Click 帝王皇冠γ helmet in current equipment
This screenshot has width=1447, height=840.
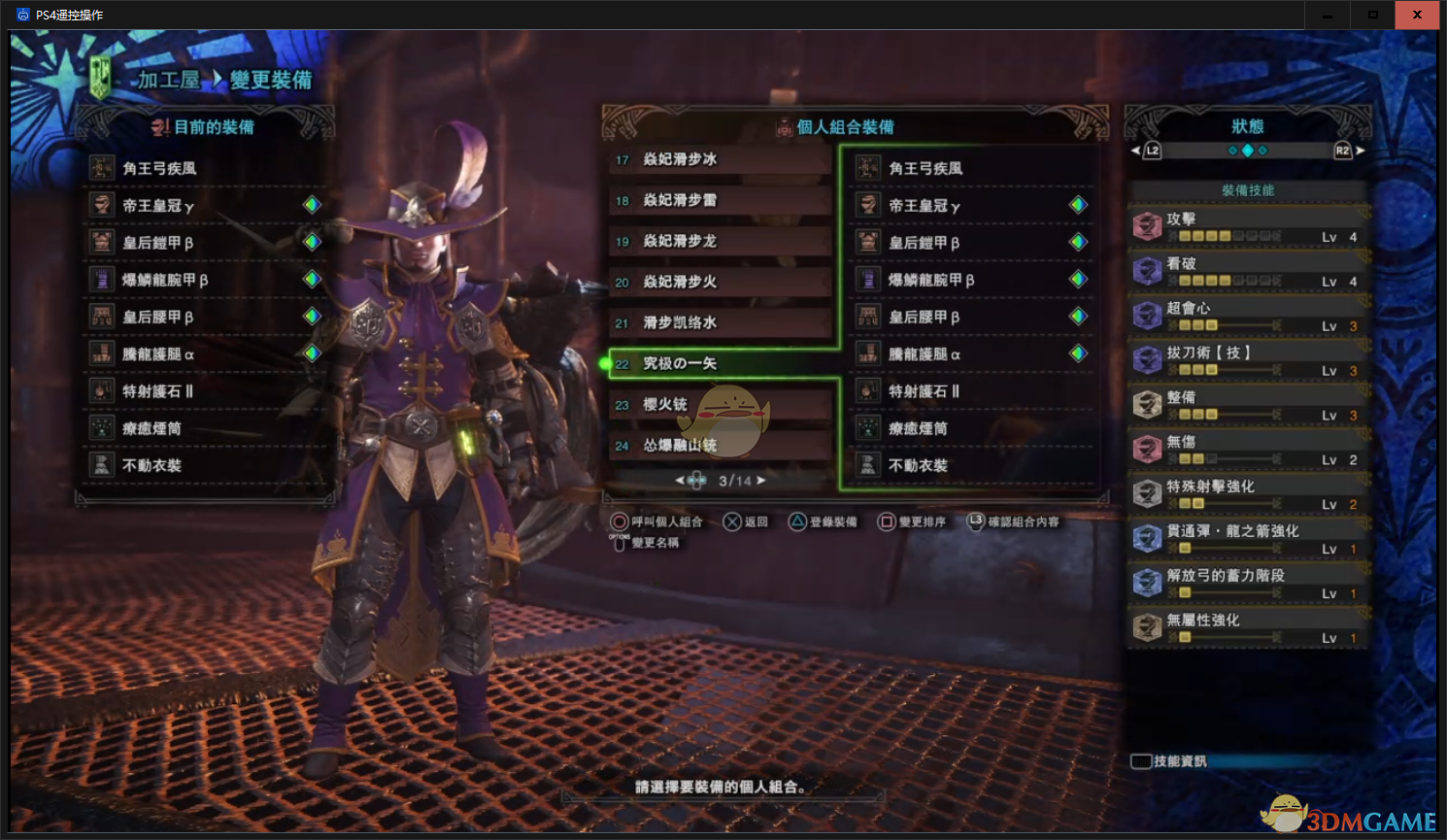[159, 206]
